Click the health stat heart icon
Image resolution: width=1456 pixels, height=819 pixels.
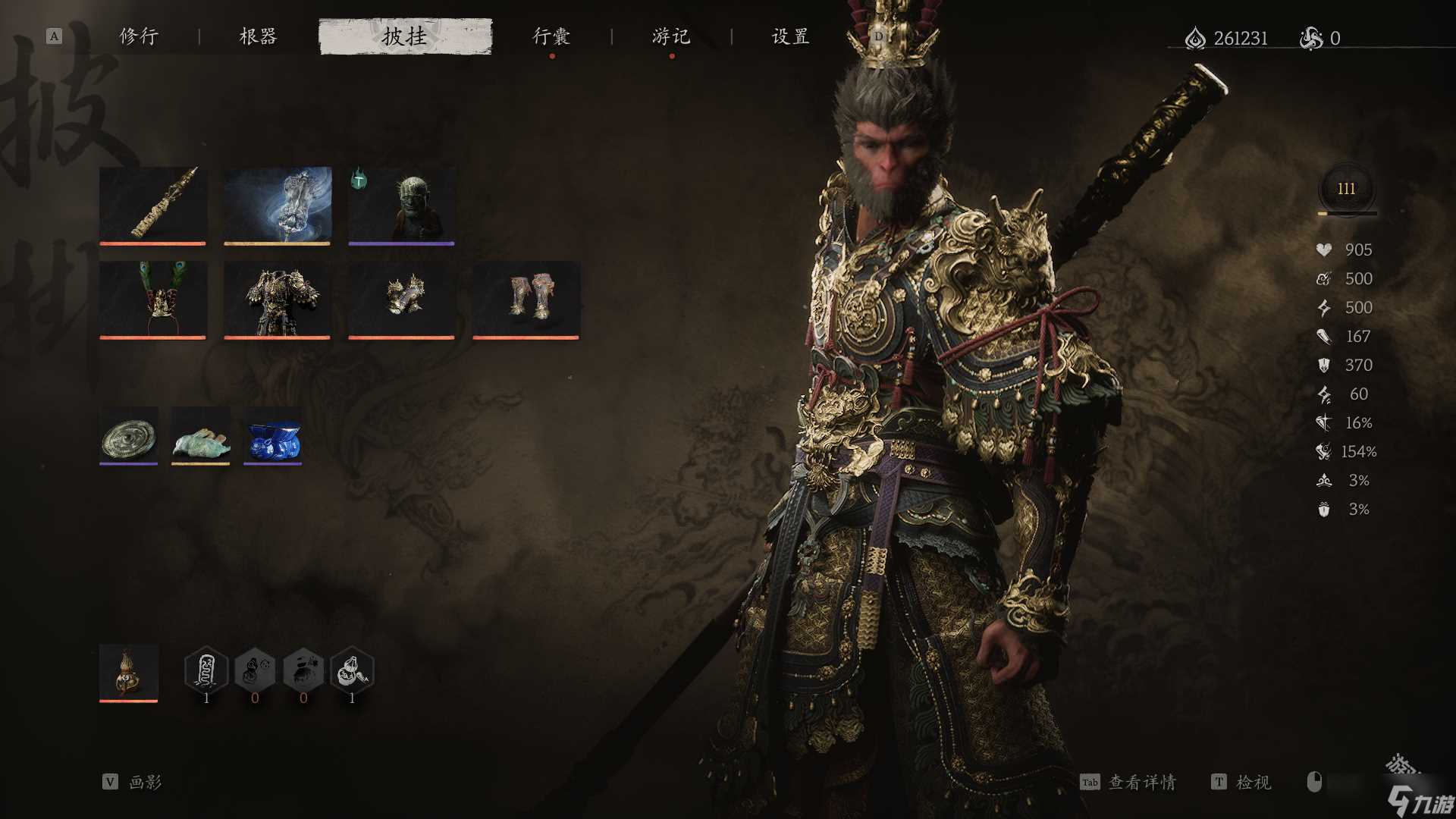[1323, 249]
